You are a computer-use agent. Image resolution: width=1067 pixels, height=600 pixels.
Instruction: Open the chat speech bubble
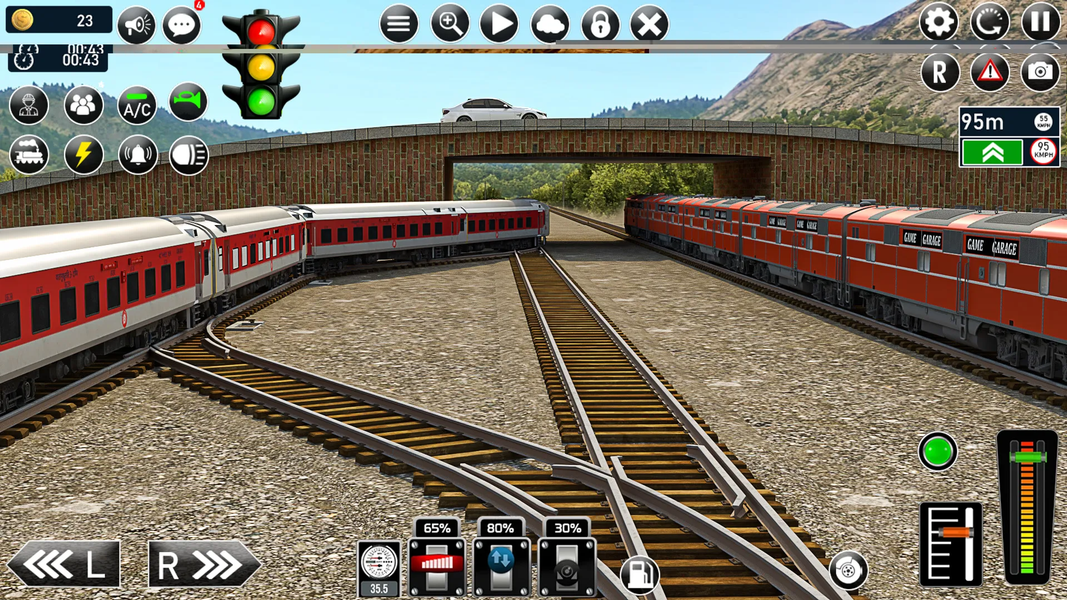pyautogui.click(x=182, y=25)
